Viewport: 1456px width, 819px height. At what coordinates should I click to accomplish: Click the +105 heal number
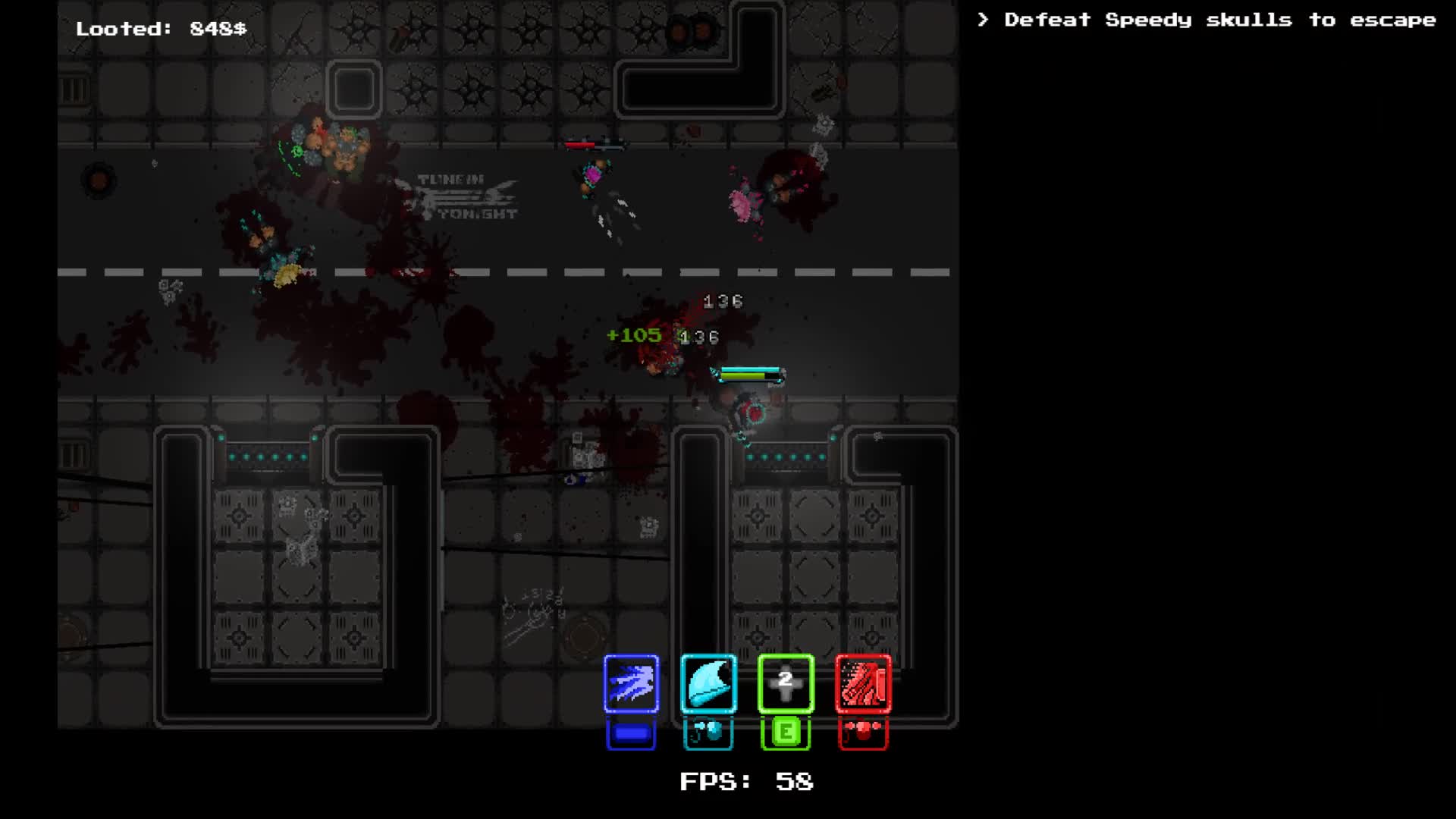click(634, 335)
